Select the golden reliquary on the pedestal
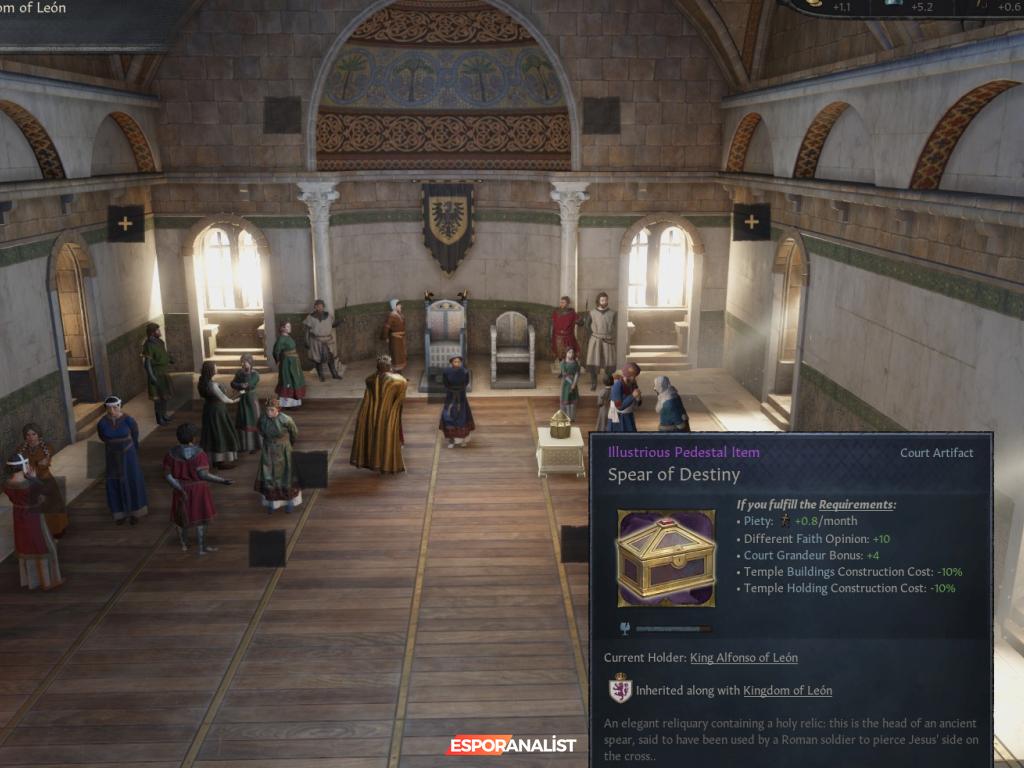This screenshot has width=1024, height=768. tap(560, 427)
